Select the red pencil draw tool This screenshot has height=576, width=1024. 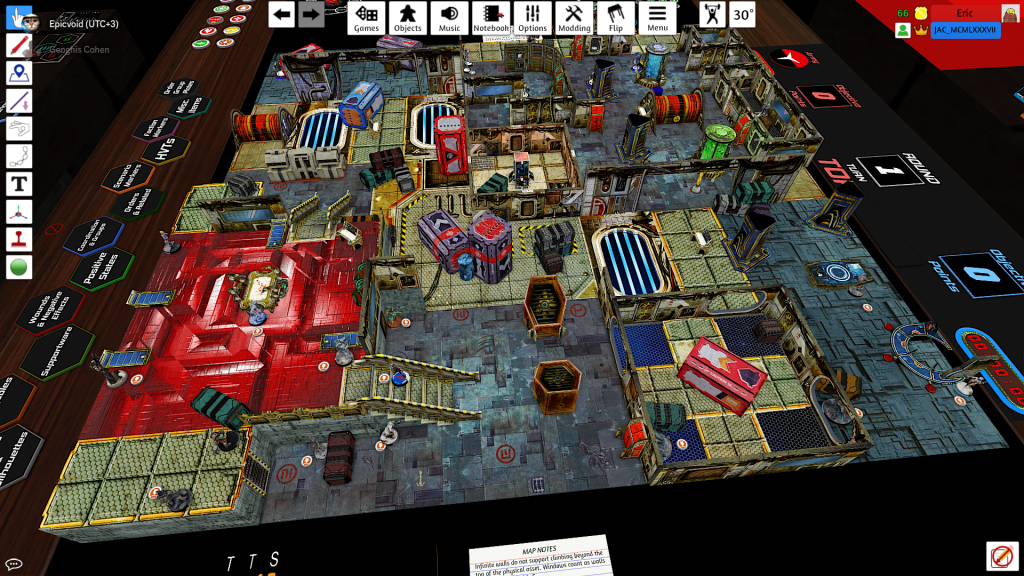(x=19, y=45)
